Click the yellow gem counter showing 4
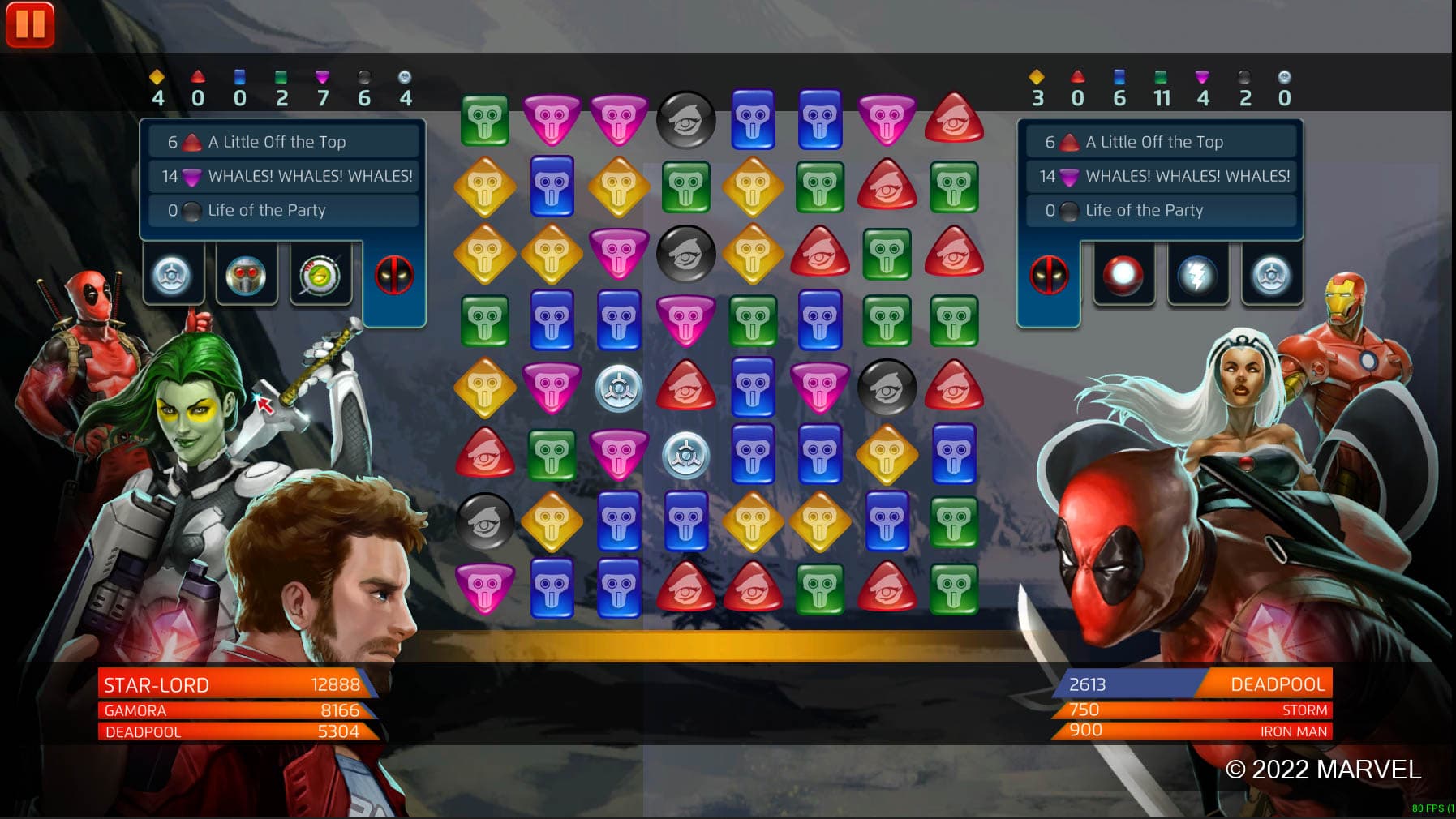Image resolution: width=1456 pixels, height=819 pixels. [x=157, y=91]
